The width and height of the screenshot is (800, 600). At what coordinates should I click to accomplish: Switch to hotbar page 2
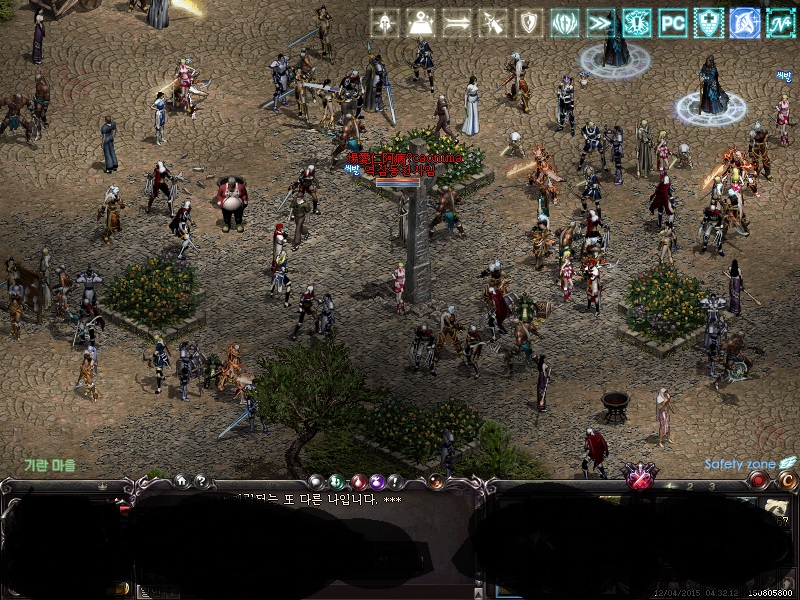click(x=690, y=486)
